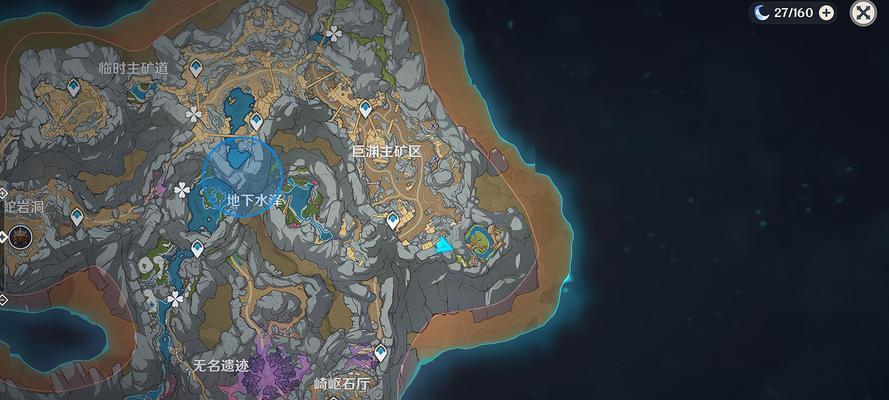Add resin with the plus button

(x=826, y=13)
